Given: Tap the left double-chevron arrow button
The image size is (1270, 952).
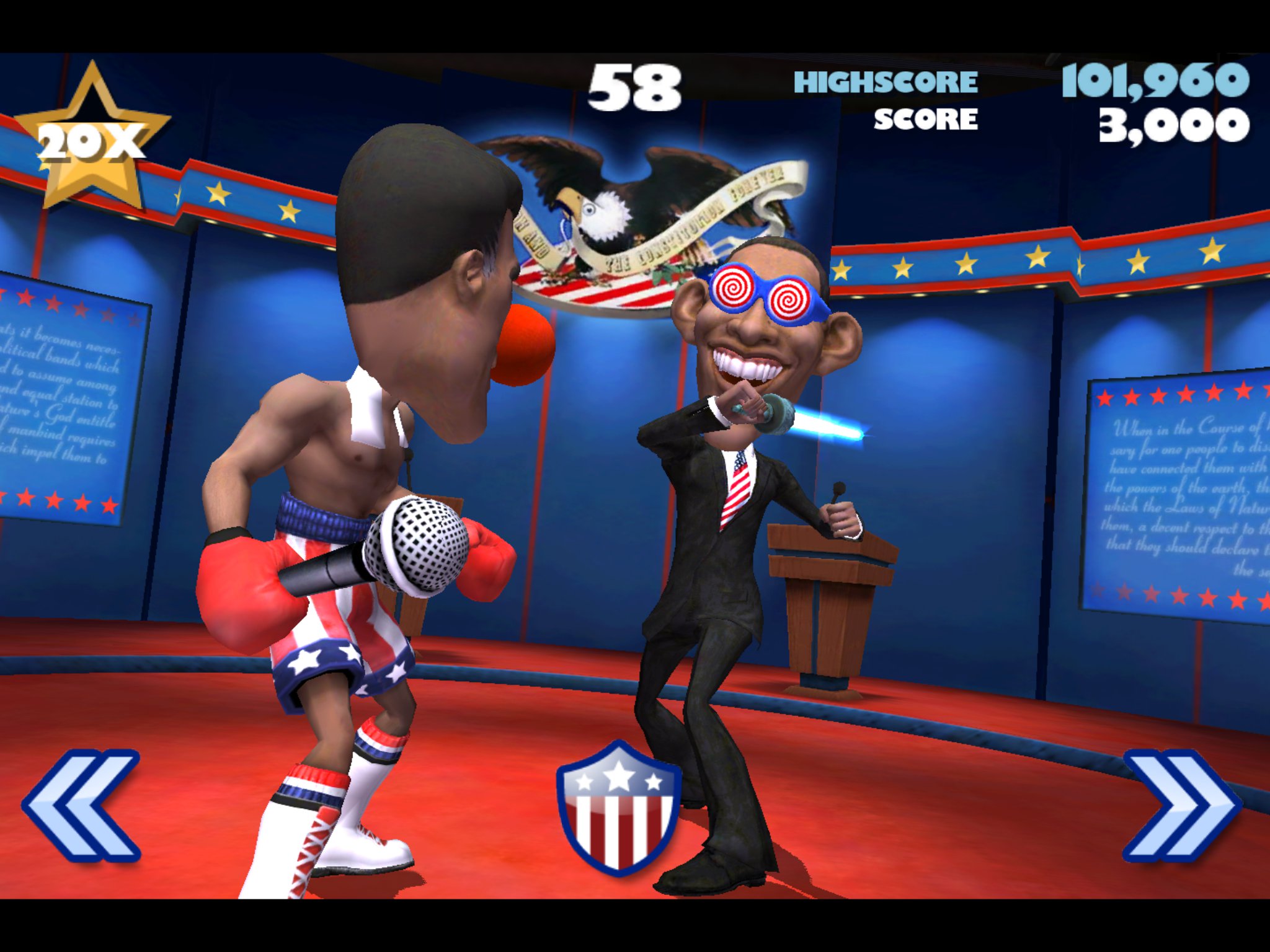Looking at the screenshot, I should (x=82, y=806).
